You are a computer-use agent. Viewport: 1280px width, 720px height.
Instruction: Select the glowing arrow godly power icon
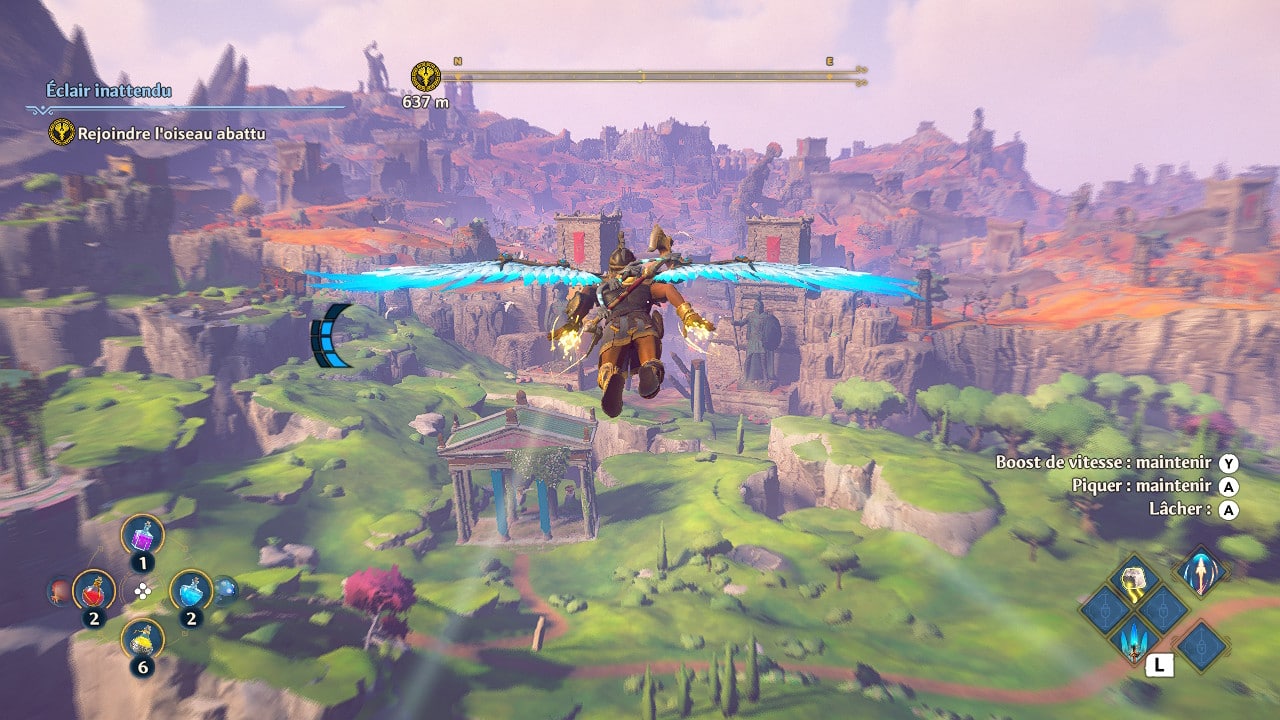tap(1200, 573)
